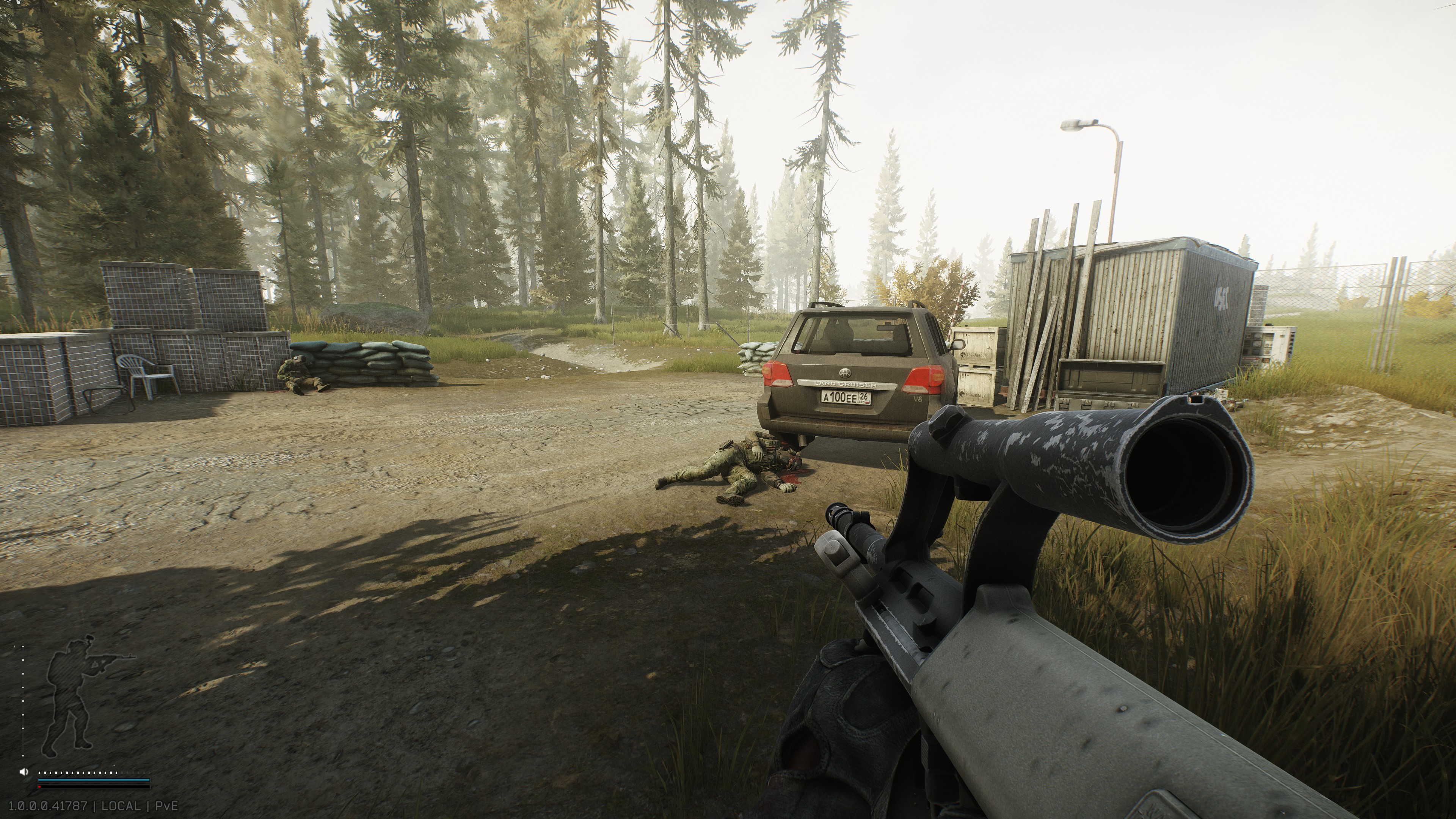The width and height of the screenshot is (1456, 819).
Task: Click the red health segment below the stamina bar
Action: (x=40, y=787)
